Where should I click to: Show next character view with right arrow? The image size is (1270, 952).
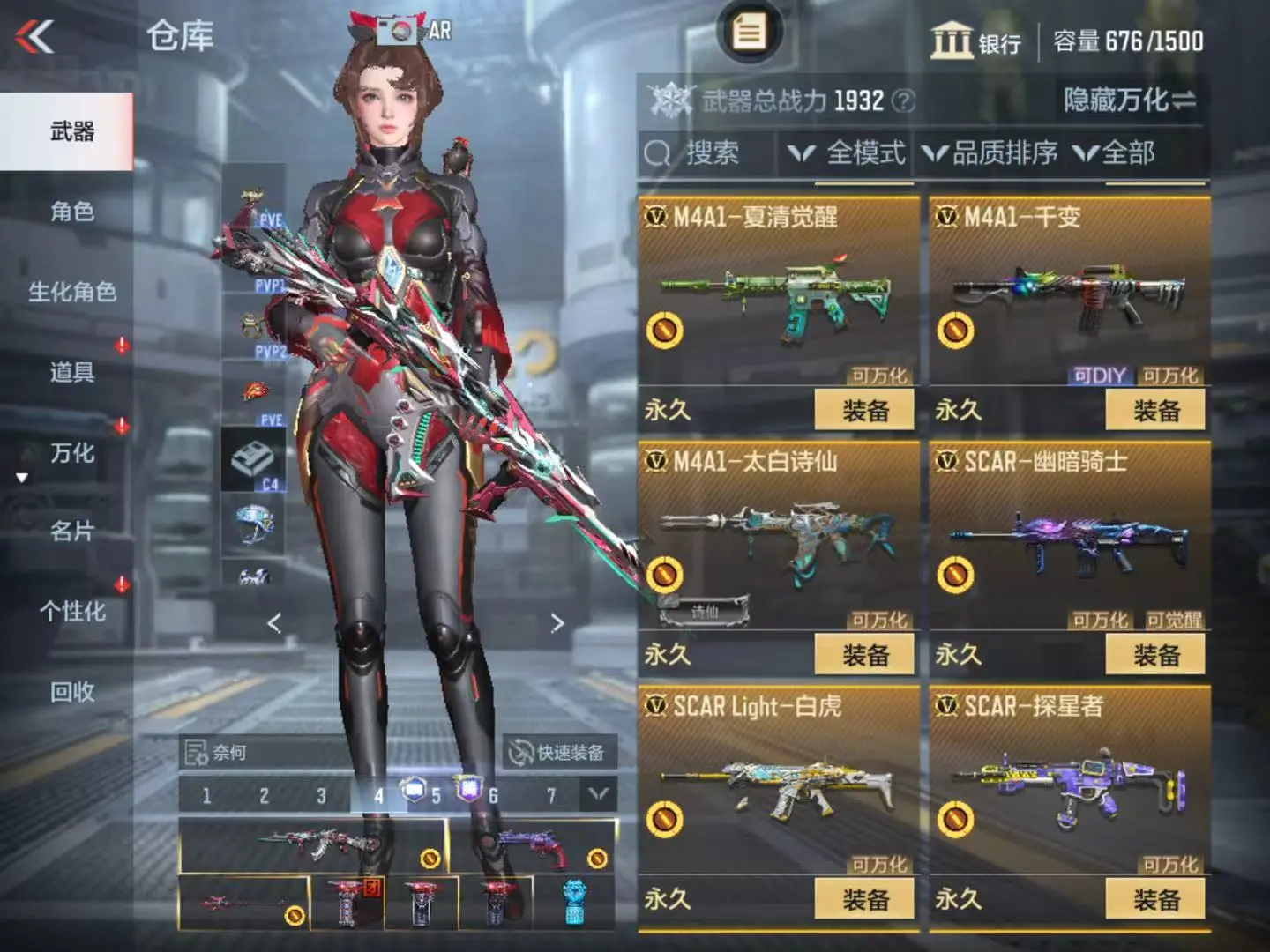coord(557,624)
